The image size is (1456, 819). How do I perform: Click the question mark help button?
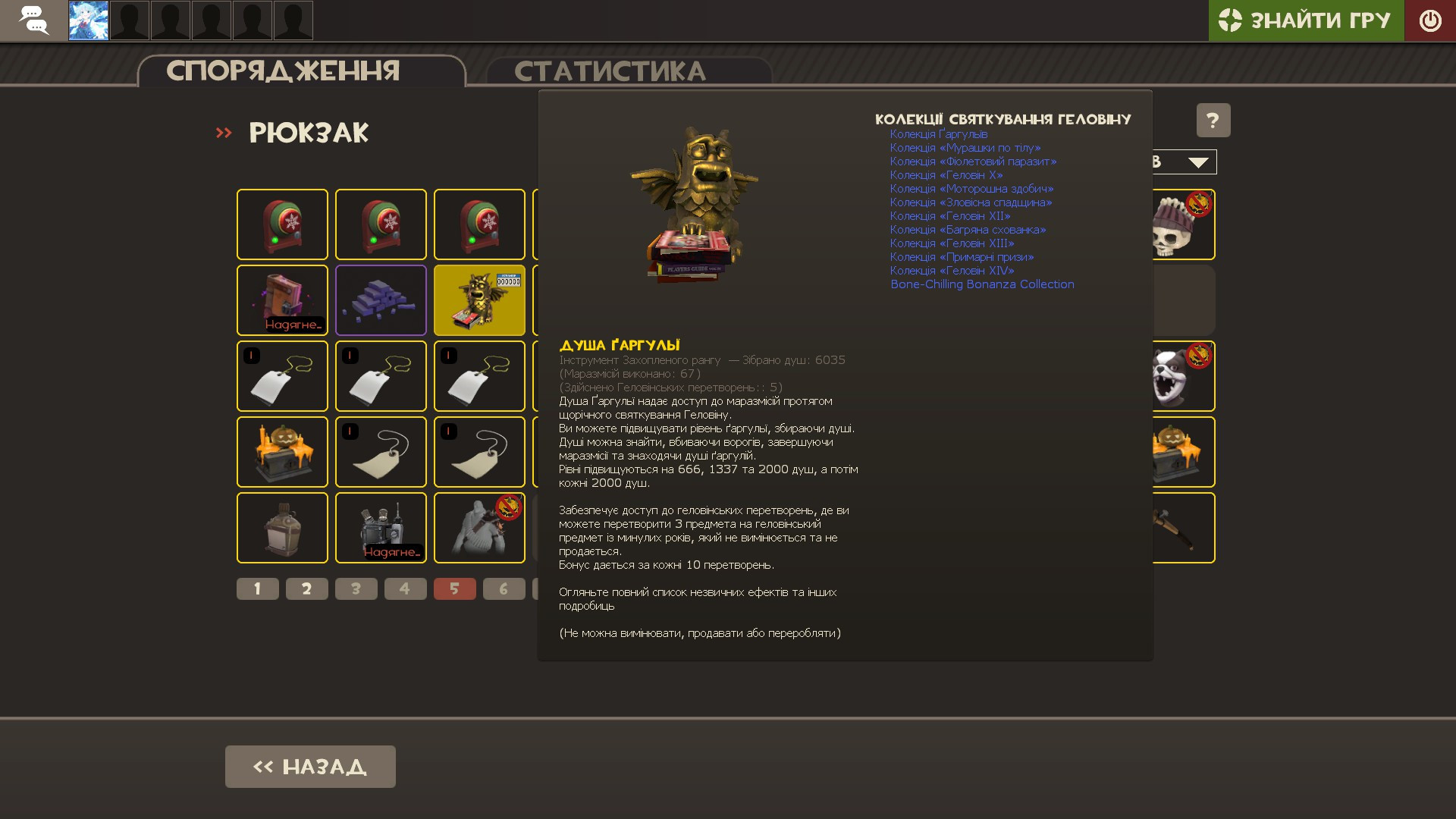tap(1213, 120)
